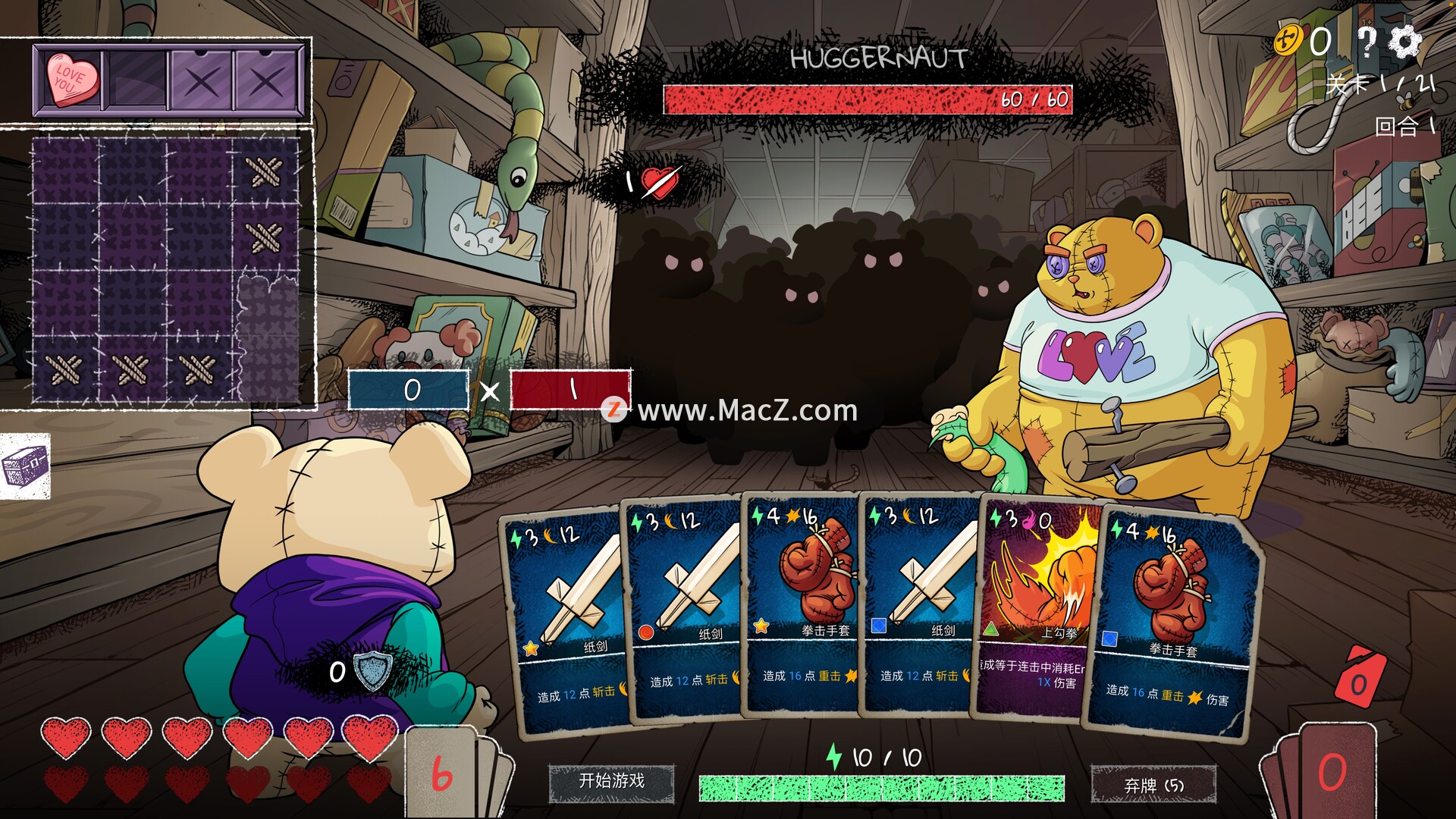Screen dimensions: 1456x819
Task: Click the 开始游戏 button
Action: pos(611,782)
